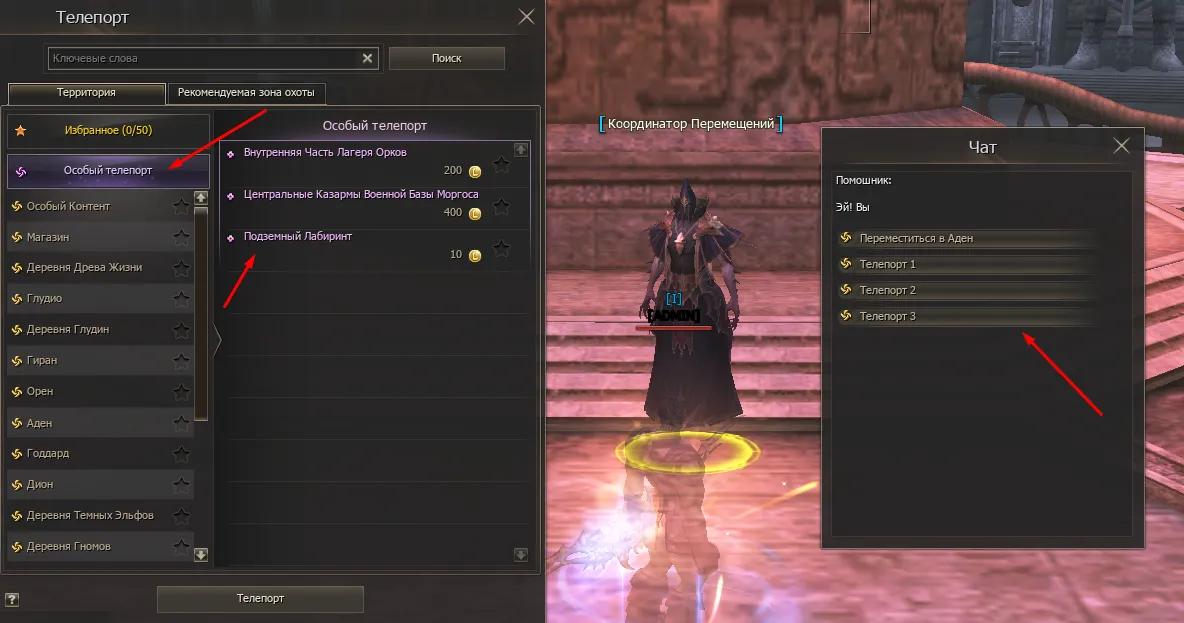This screenshot has width=1184, height=623.
Task: Close the Чат dialogue window
Action: 1122,146
